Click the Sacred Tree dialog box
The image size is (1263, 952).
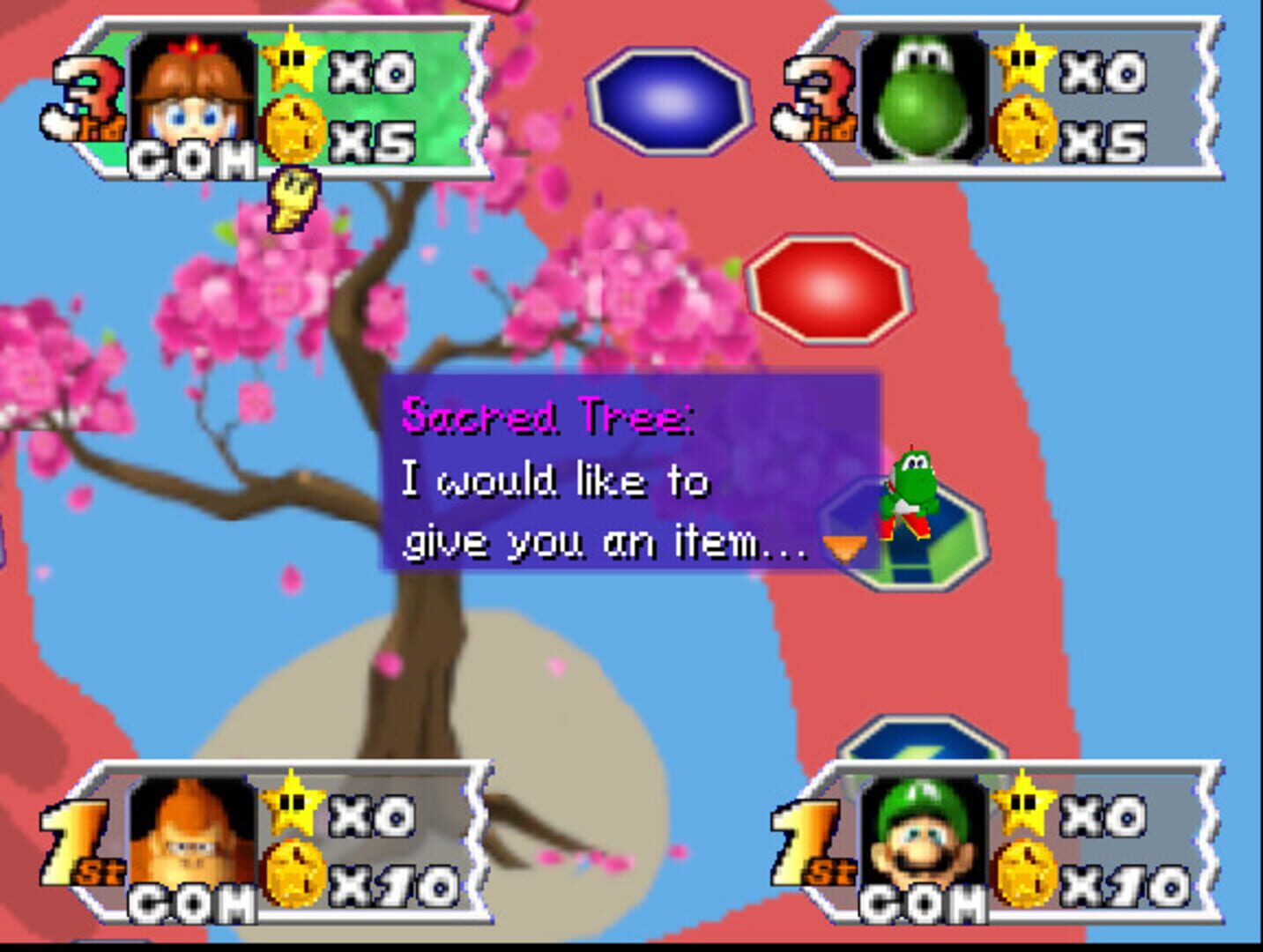pos(628,472)
